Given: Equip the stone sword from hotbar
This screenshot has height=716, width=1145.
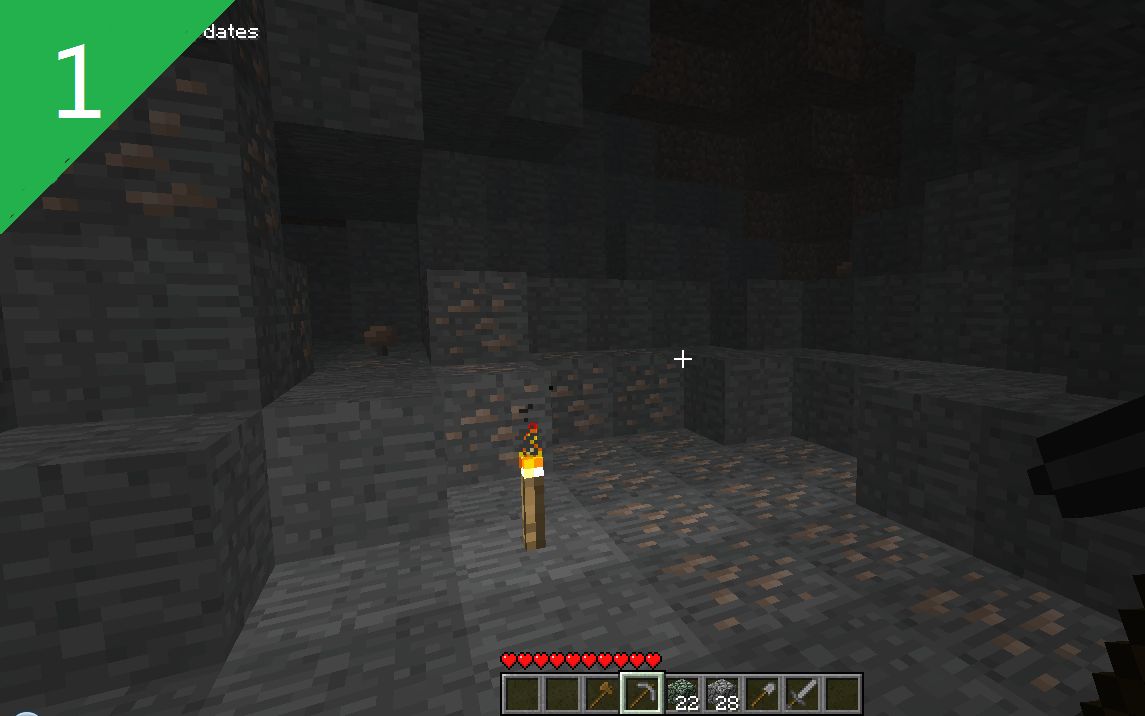Looking at the screenshot, I should (801, 693).
